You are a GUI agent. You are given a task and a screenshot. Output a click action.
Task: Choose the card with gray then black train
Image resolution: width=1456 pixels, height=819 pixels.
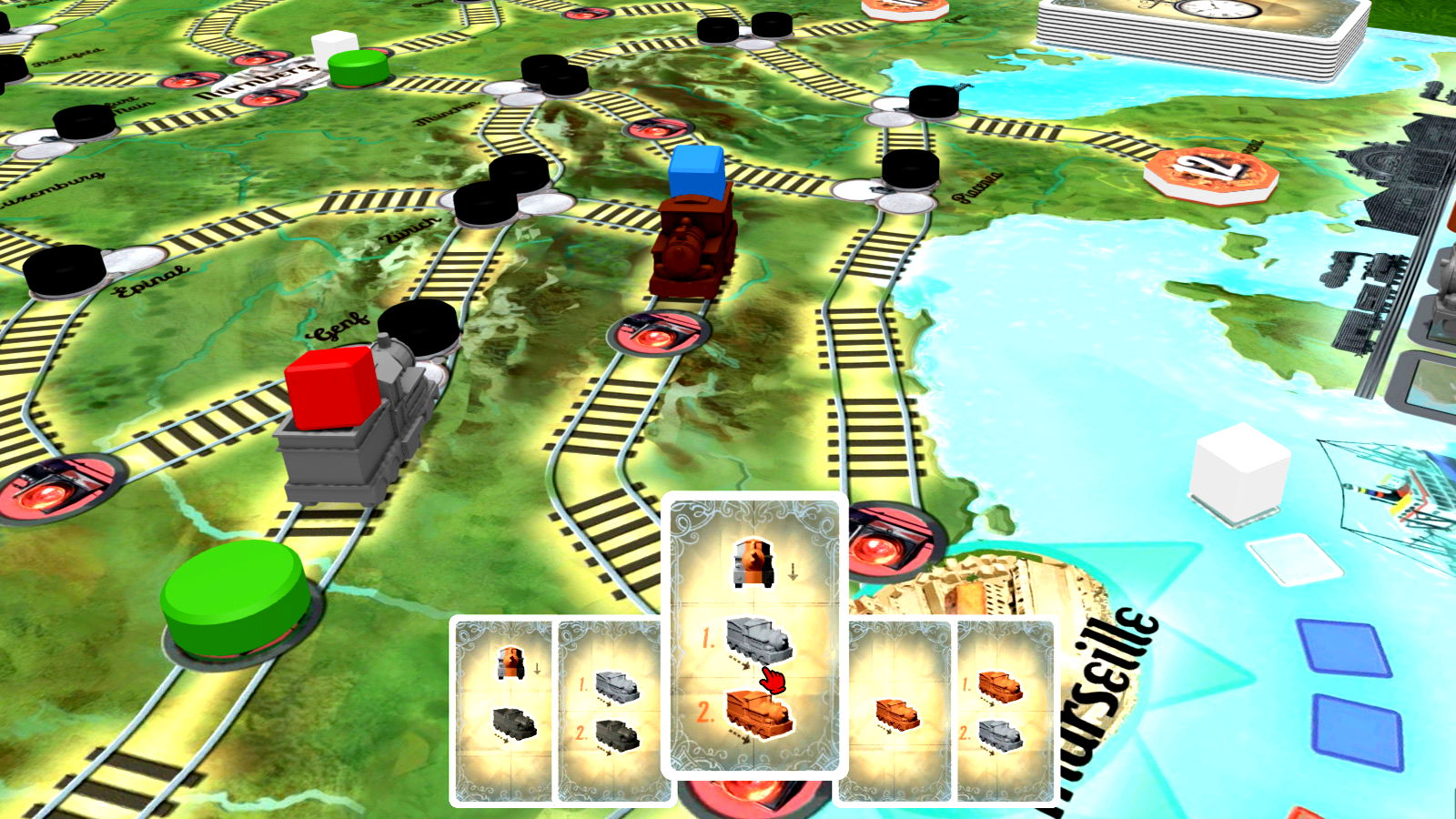(x=608, y=712)
